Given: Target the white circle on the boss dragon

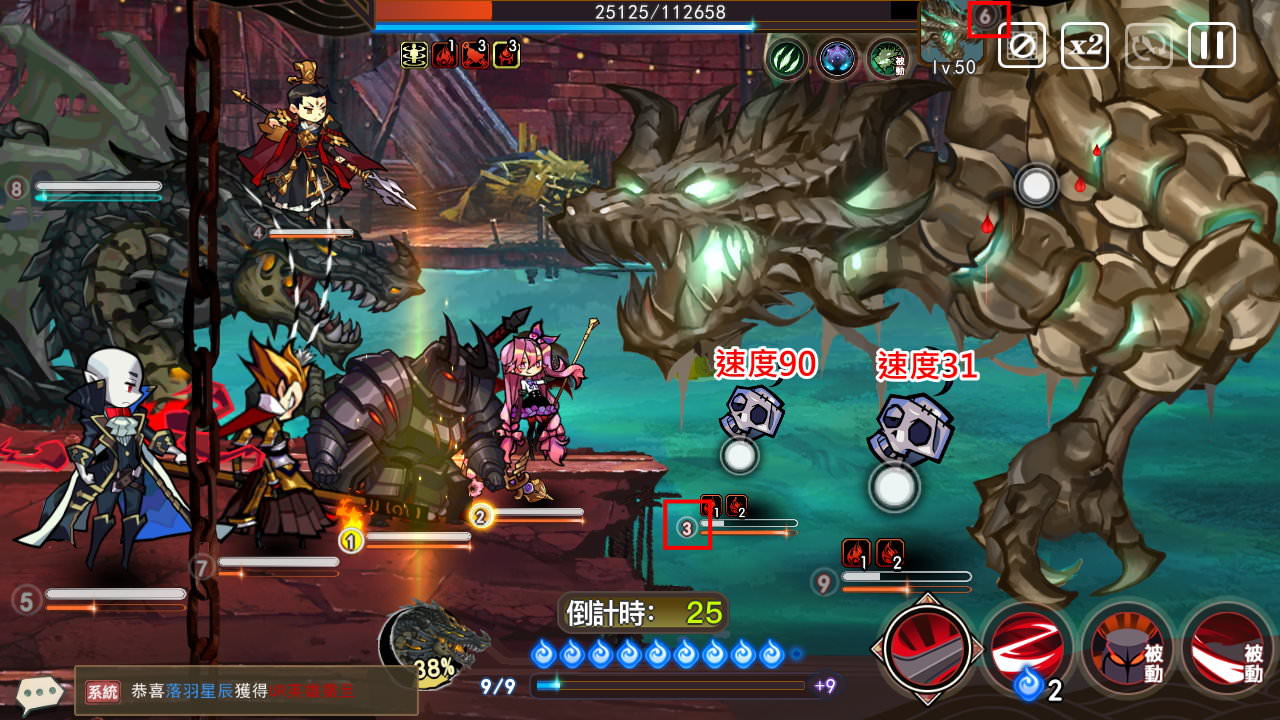Looking at the screenshot, I should (x=1036, y=185).
